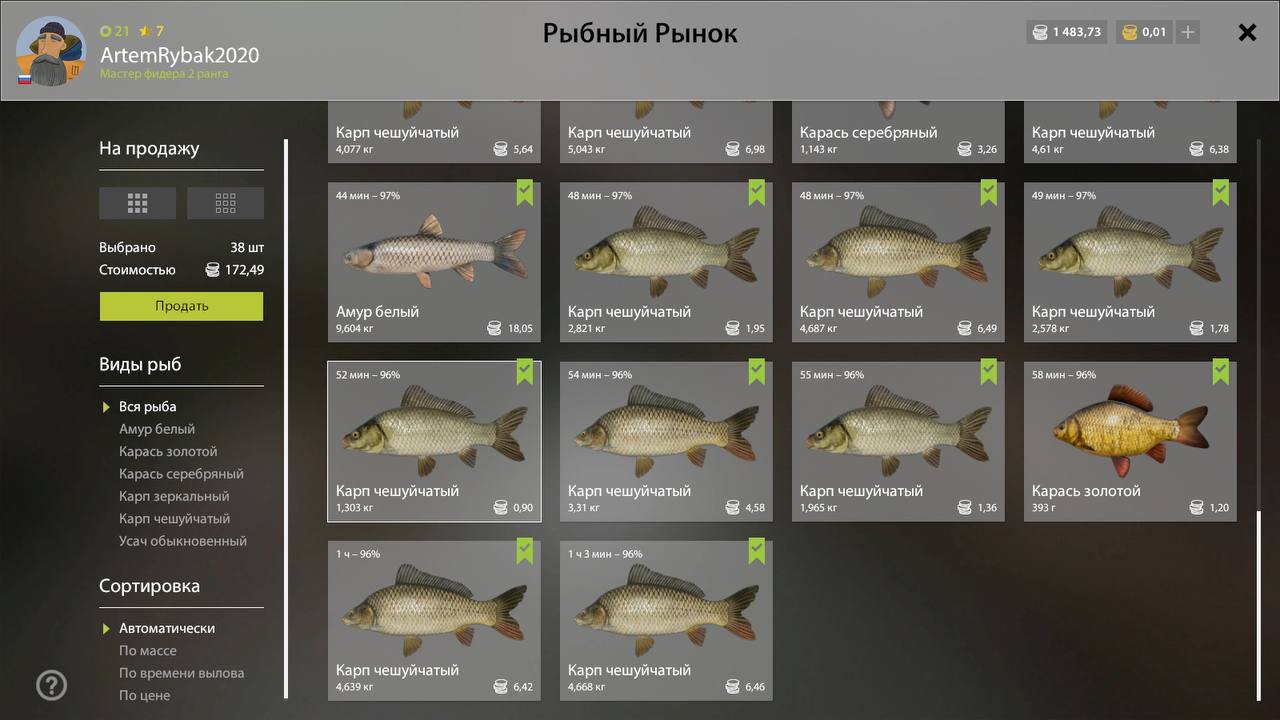This screenshot has height=720, width=1280.
Task: Filter by Амур белый species
Action: click(157, 429)
